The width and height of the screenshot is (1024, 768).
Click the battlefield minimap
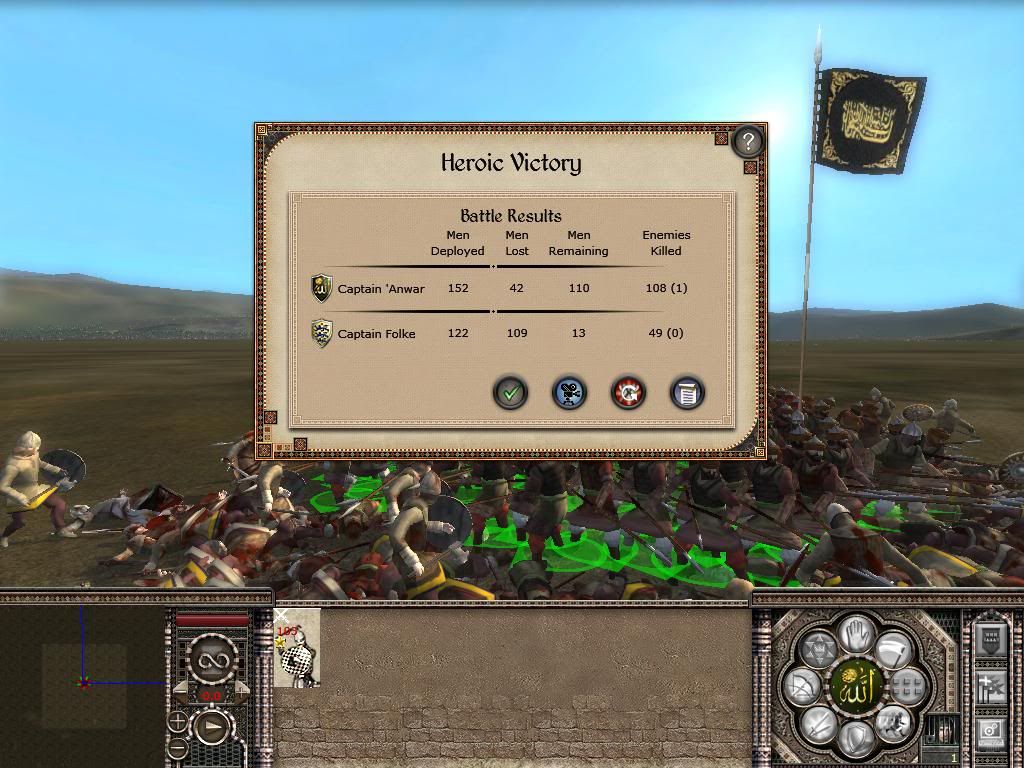point(82,680)
